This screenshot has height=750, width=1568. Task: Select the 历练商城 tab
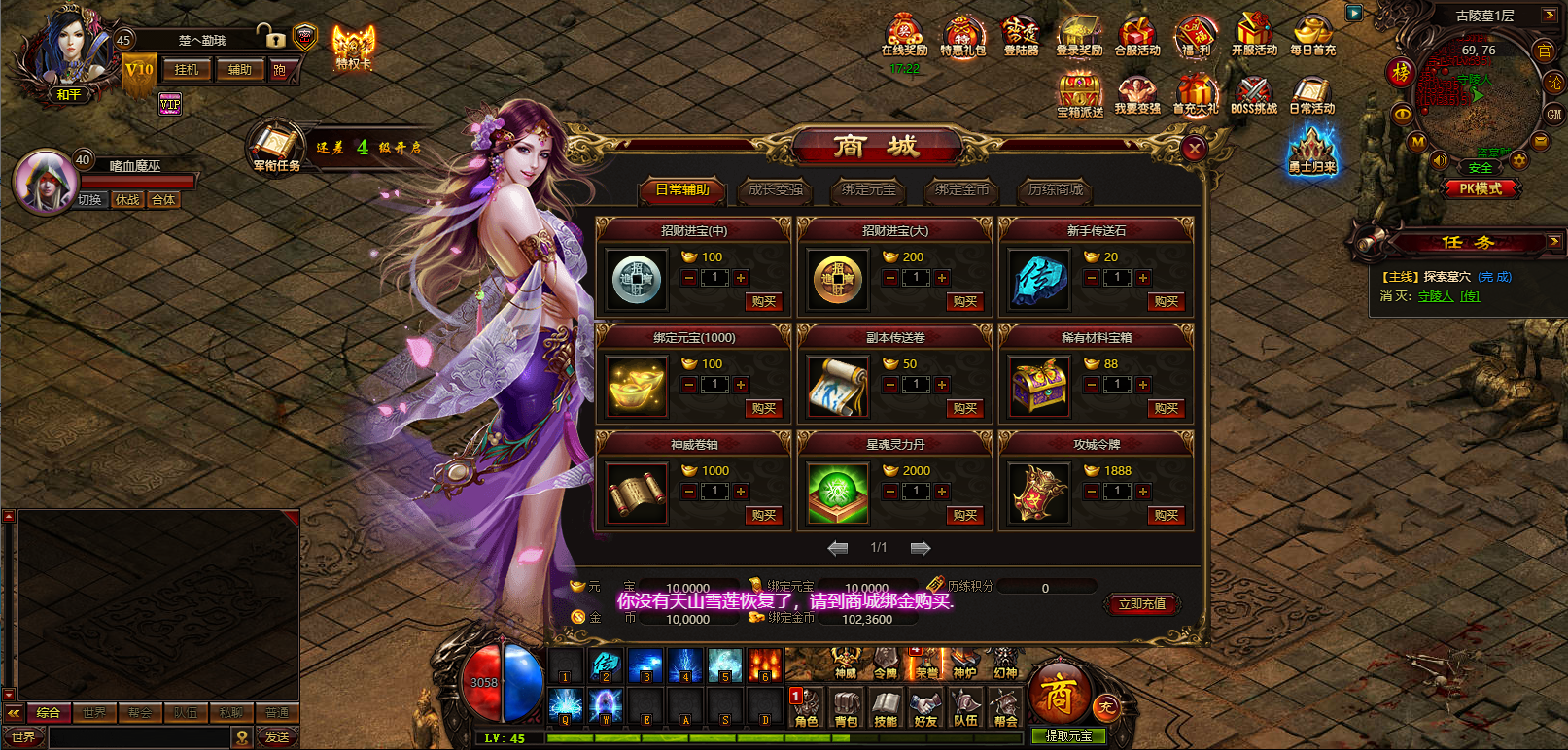click(1055, 190)
